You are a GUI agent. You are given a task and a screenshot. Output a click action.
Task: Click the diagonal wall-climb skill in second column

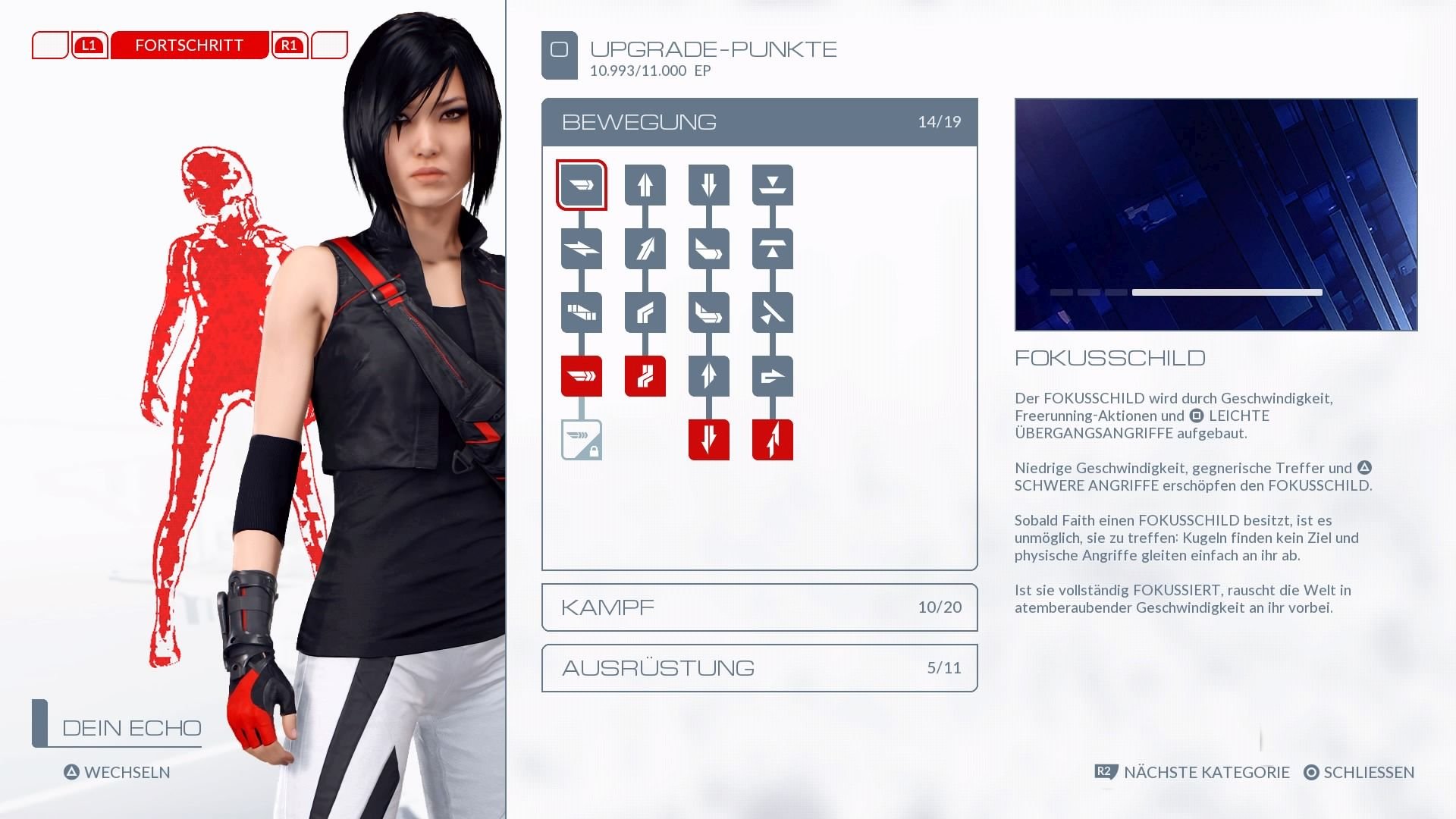pyautogui.click(x=645, y=248)
